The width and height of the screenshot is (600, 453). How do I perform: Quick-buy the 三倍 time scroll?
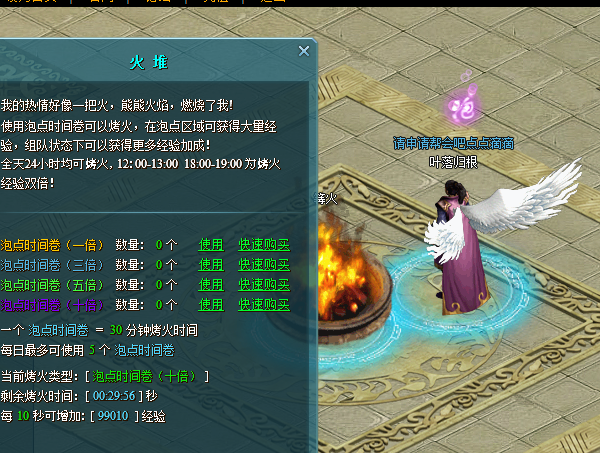pos(263,264)
